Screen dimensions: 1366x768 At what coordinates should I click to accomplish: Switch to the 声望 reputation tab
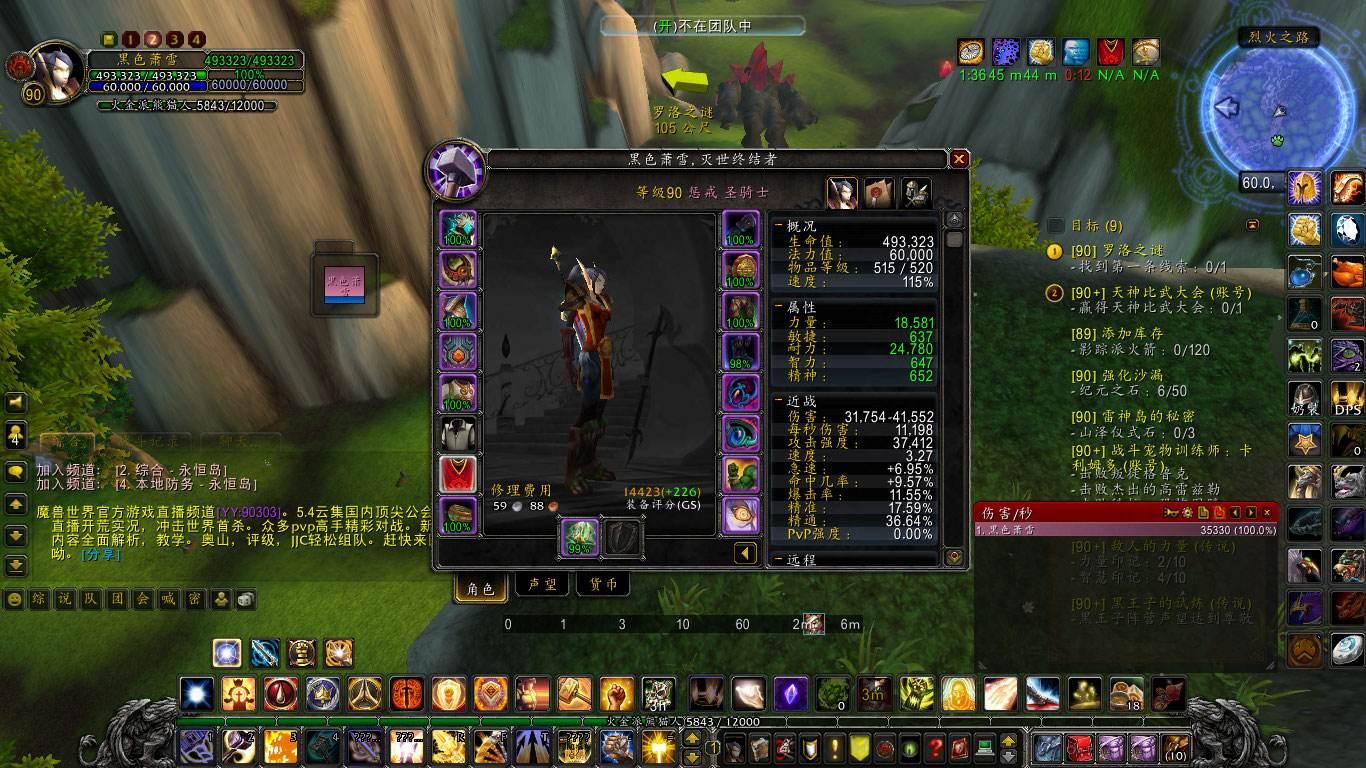(543, 584)
